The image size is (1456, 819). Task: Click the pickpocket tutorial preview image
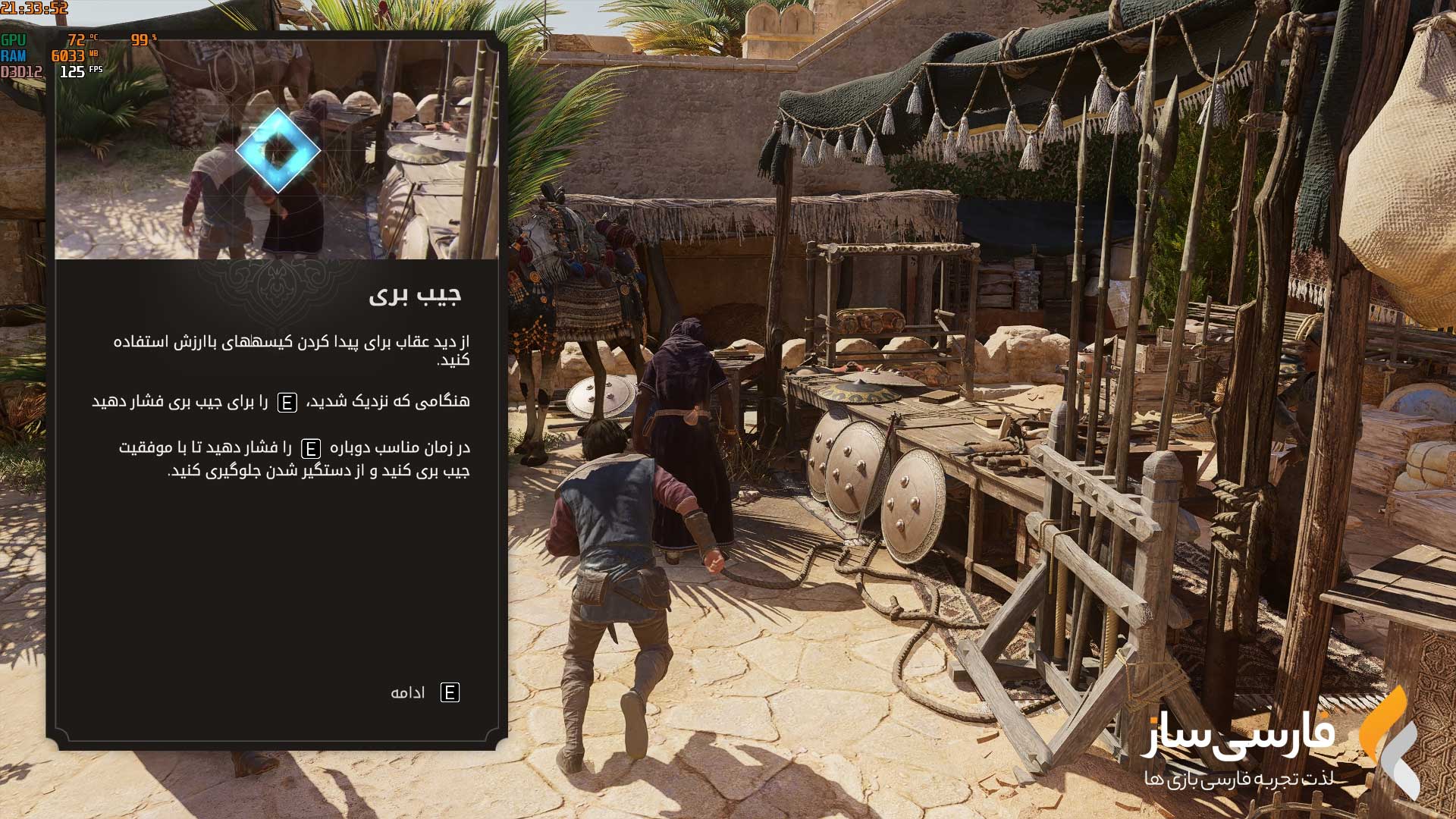tap(277, 149)
